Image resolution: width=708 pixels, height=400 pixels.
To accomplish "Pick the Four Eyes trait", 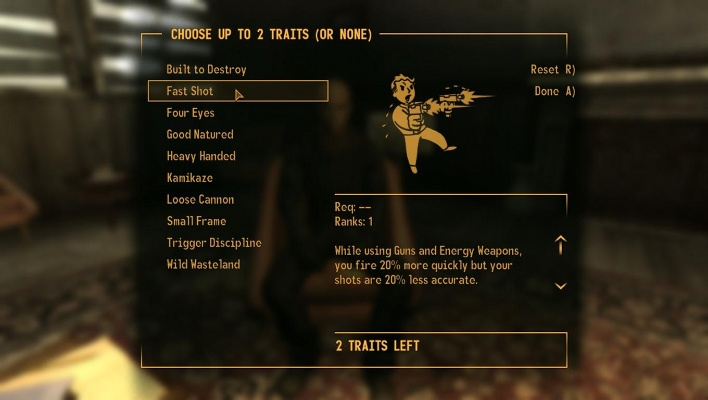I will click(190, 113).
